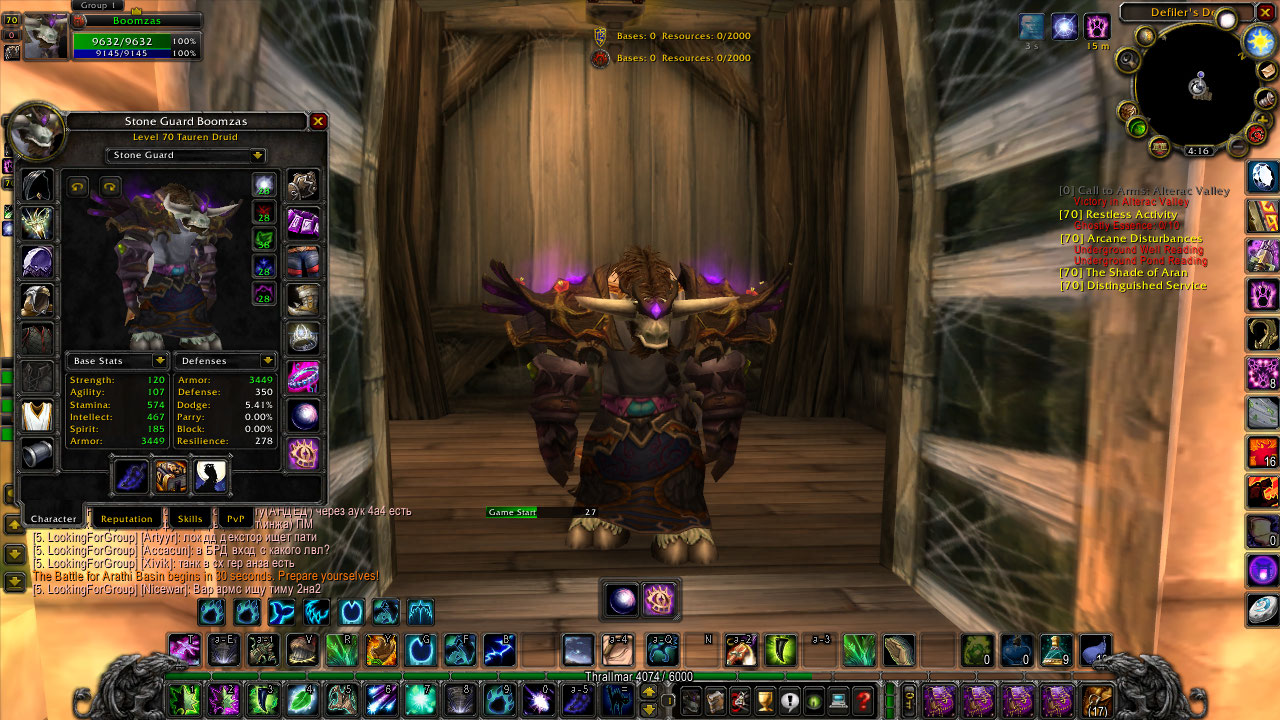
Task: Open the Skills tab
Action: click(x=190, y=518)
